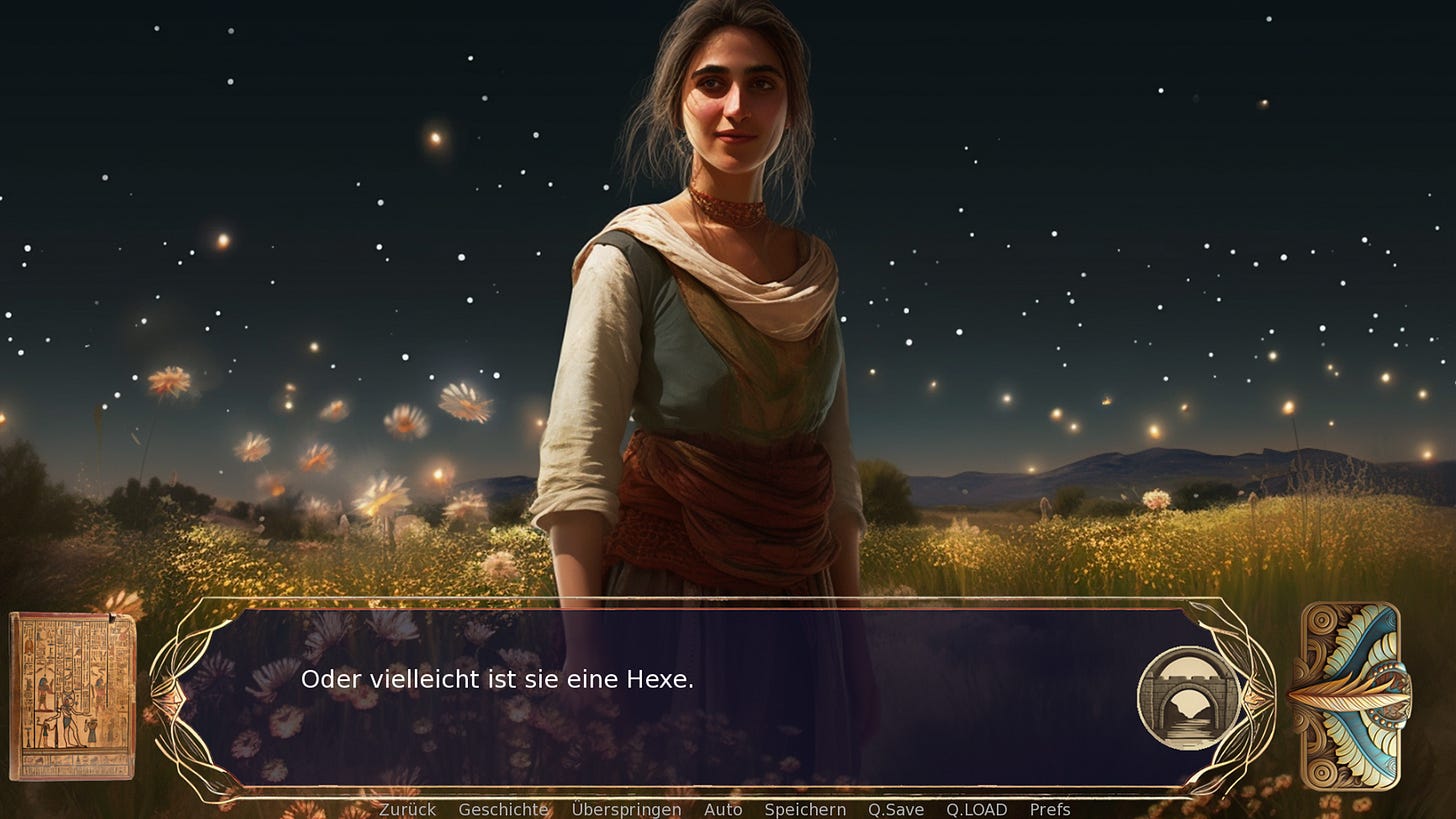
Task: Open the ornate feather emblem icon
Action: pyautogui.click(x=1350, y=696)
